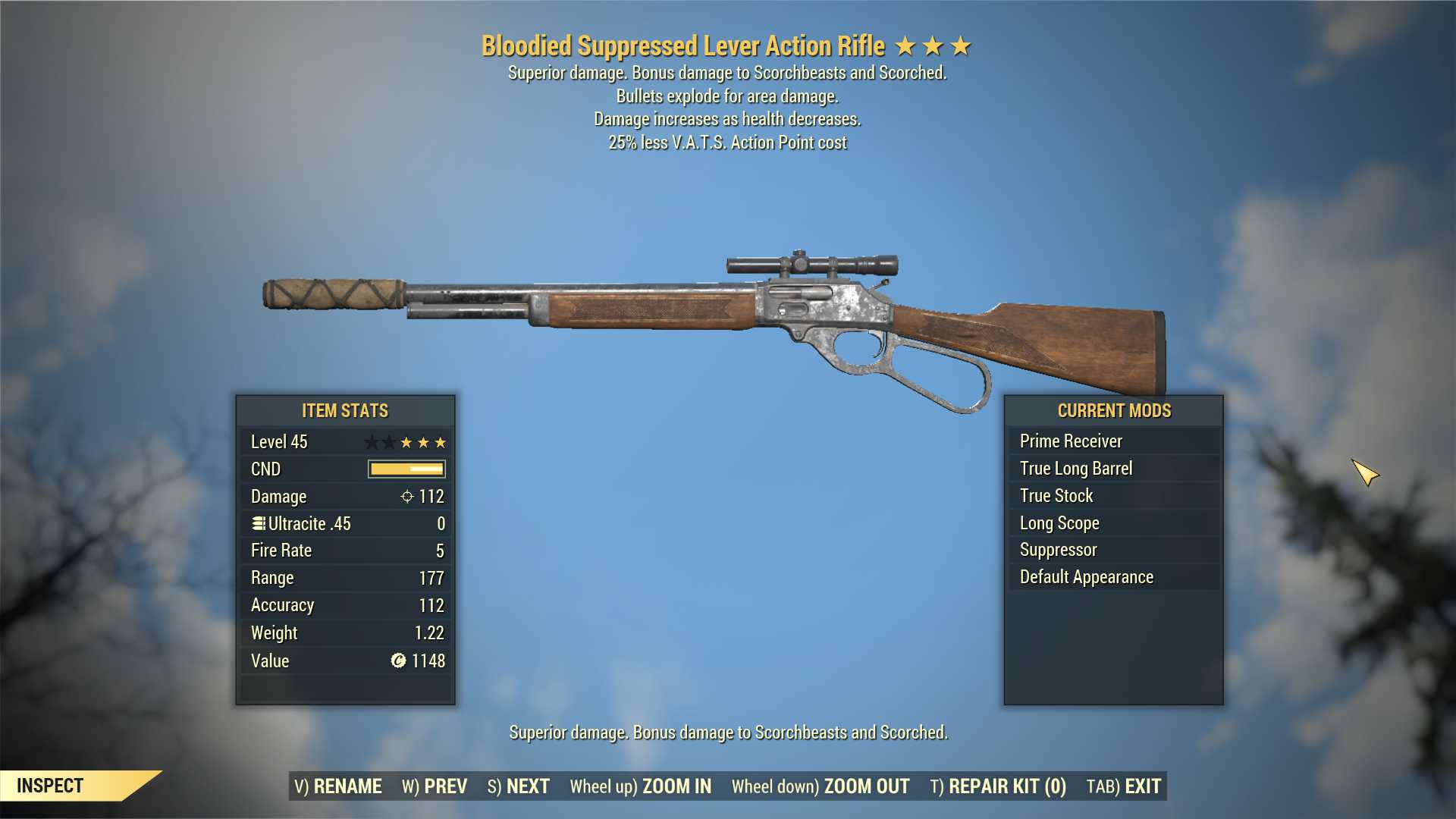Go to the PREV item
Image resolution: width=1456 pixels, height=819 pixels.
coord(435,786)
